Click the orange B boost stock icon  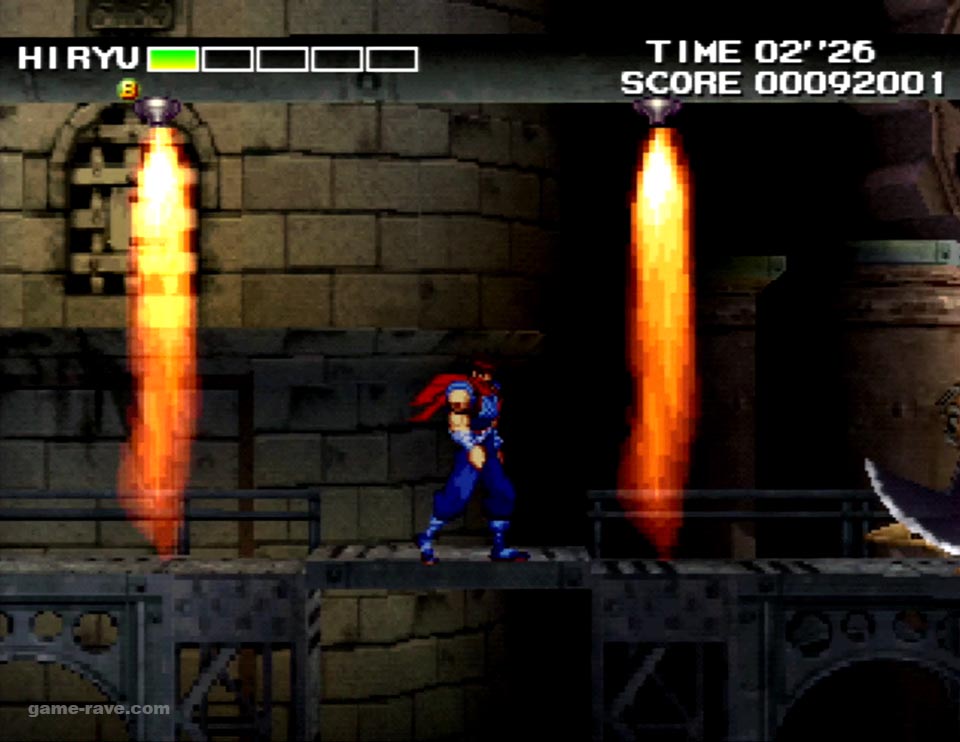(128, 89)
